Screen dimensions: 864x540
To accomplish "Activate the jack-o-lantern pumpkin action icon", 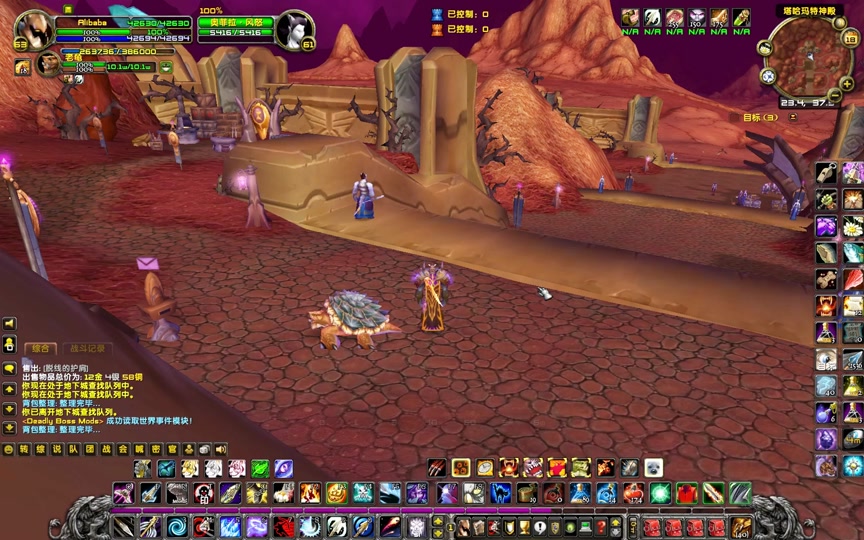I will tap(336, 492).
